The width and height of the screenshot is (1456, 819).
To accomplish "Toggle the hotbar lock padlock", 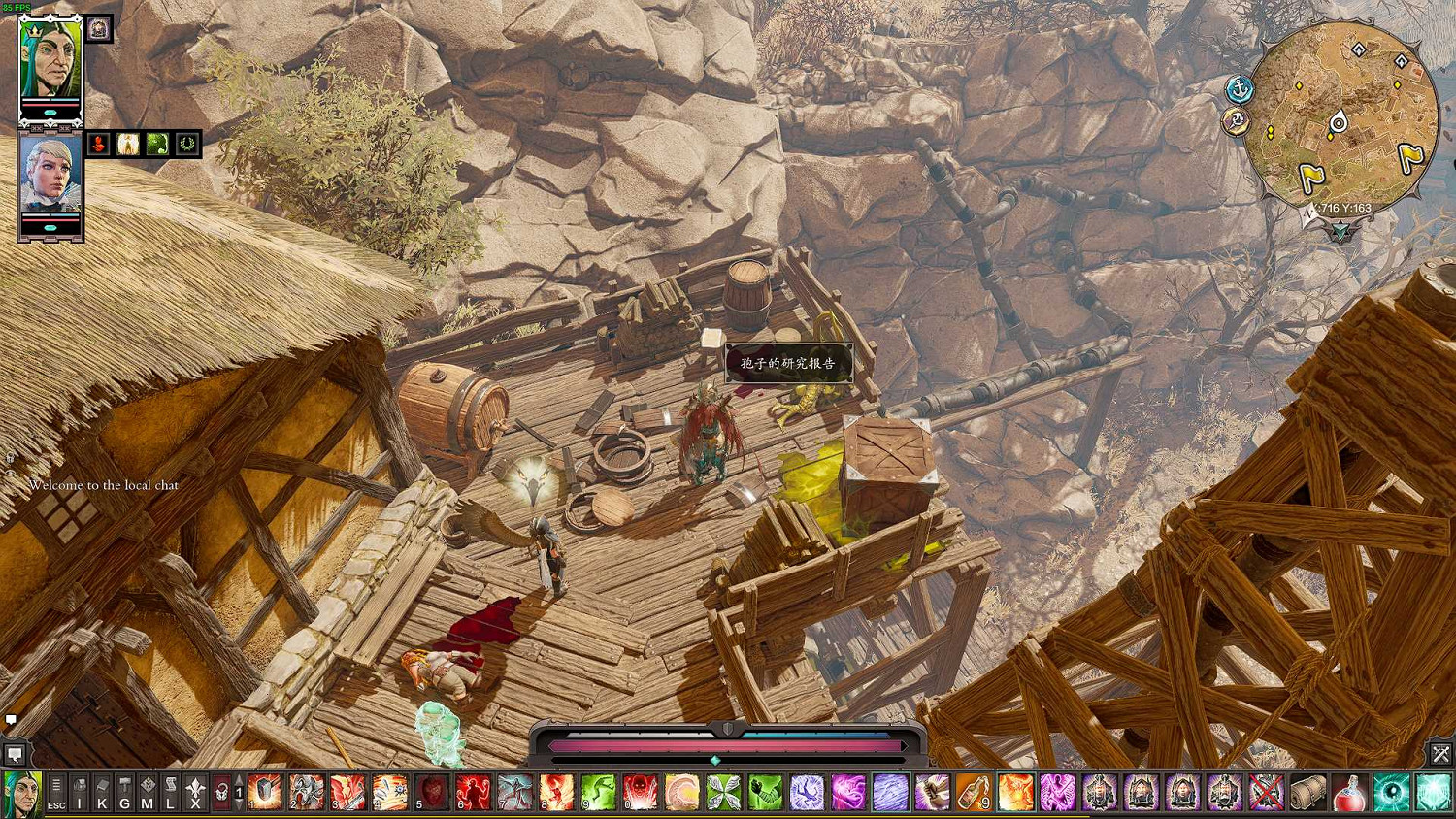I will pyautogui.click(x=221, y=793).
